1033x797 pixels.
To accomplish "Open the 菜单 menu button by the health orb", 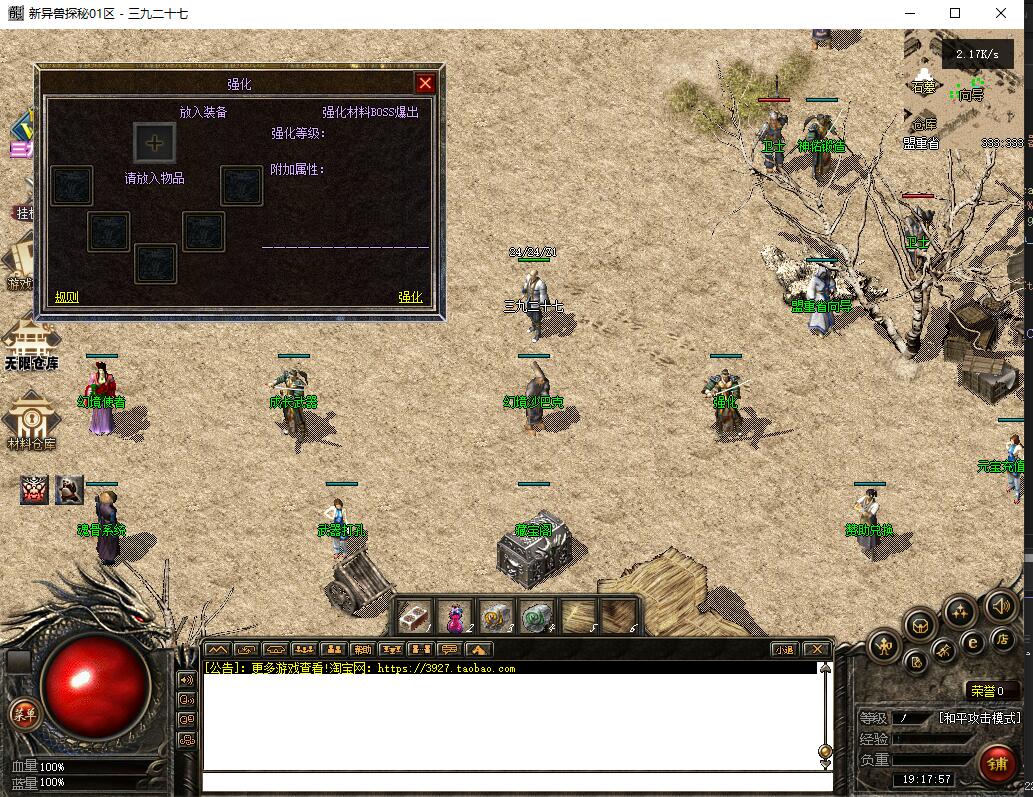I will click(23, 713).
